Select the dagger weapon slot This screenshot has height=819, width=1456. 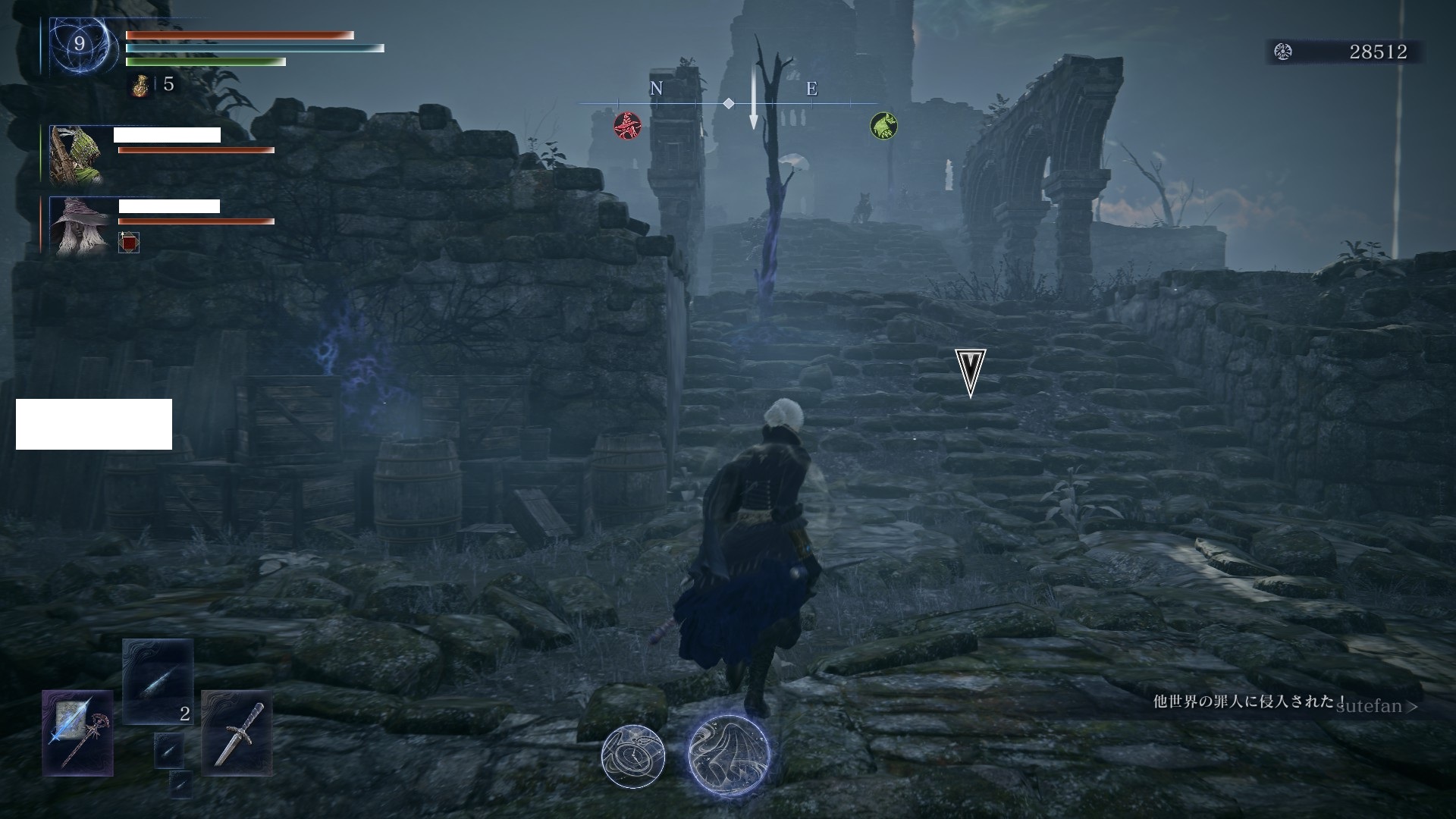pyautogui.click(x=237, y=733)
